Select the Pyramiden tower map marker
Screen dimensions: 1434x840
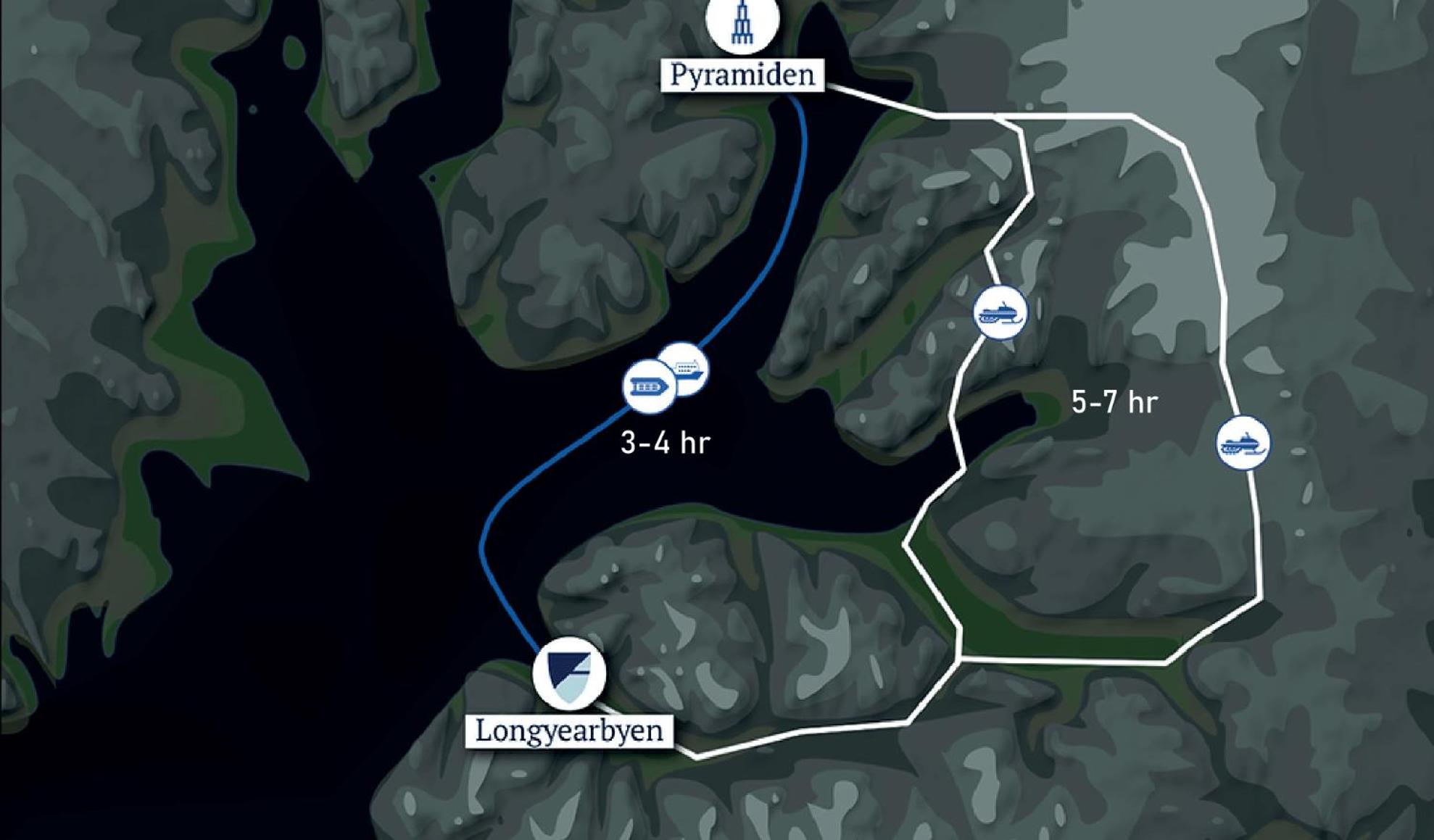tap(742, 23)
